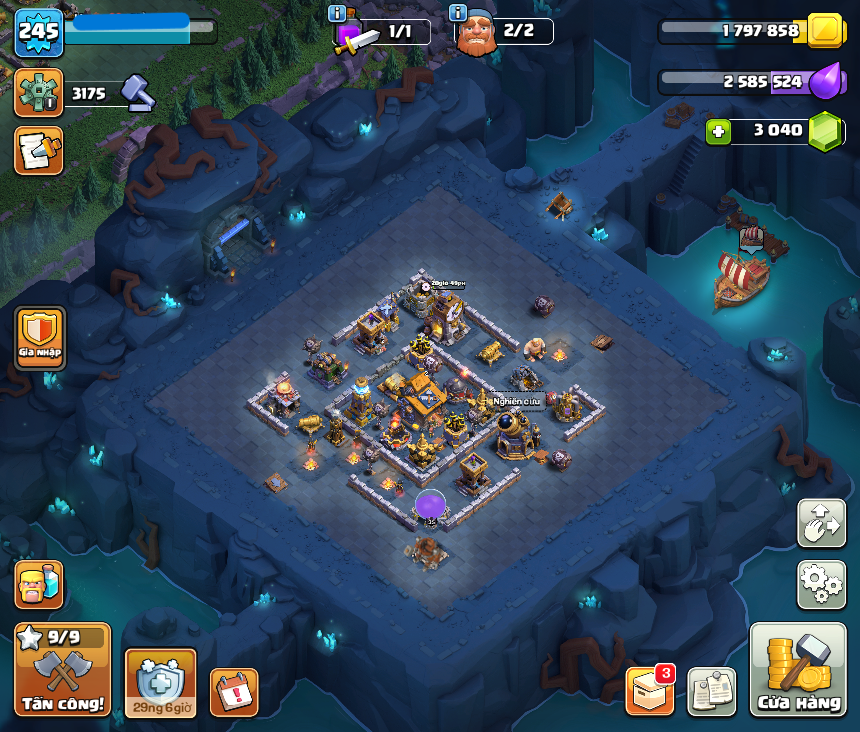Open the calendar events button
This screenshot has width=860, height=732.
click(234, 692)
